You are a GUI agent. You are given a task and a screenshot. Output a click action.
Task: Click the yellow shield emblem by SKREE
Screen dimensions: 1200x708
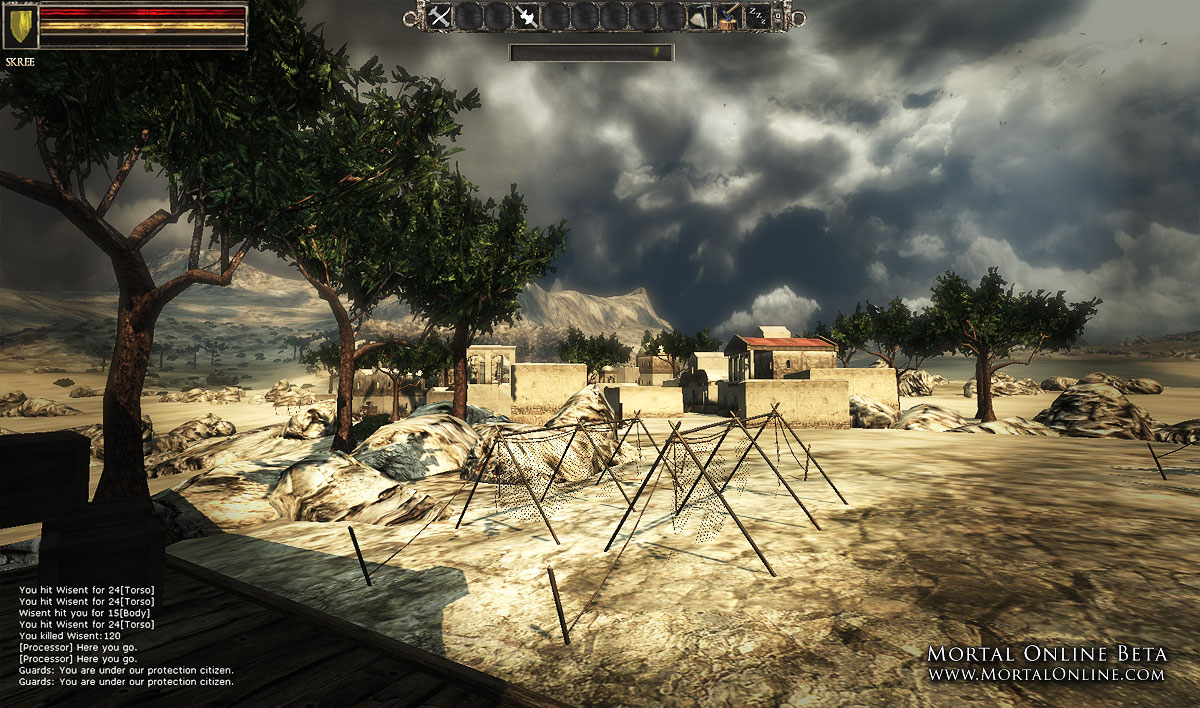click(x=19, y=28)
